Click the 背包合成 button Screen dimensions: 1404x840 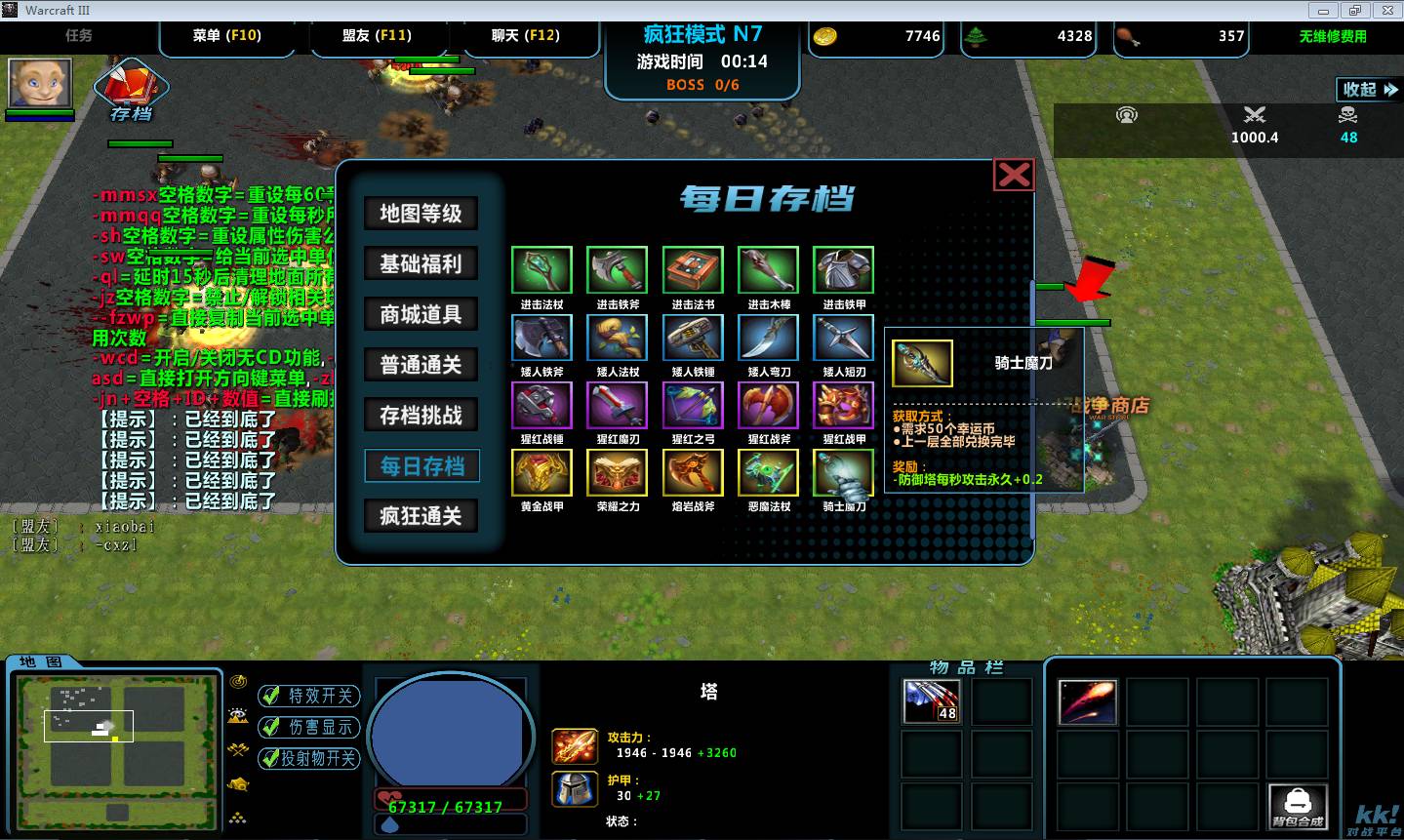(x=1298, y=806)
